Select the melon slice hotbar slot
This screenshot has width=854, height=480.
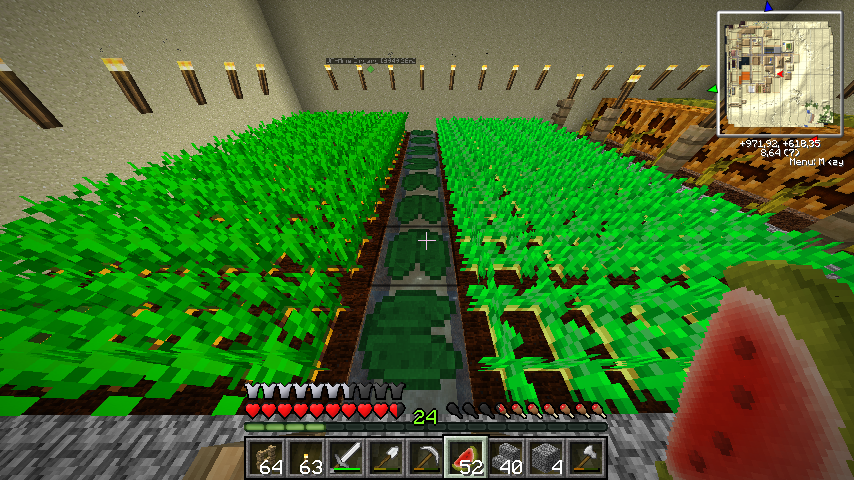coord(466,457)
